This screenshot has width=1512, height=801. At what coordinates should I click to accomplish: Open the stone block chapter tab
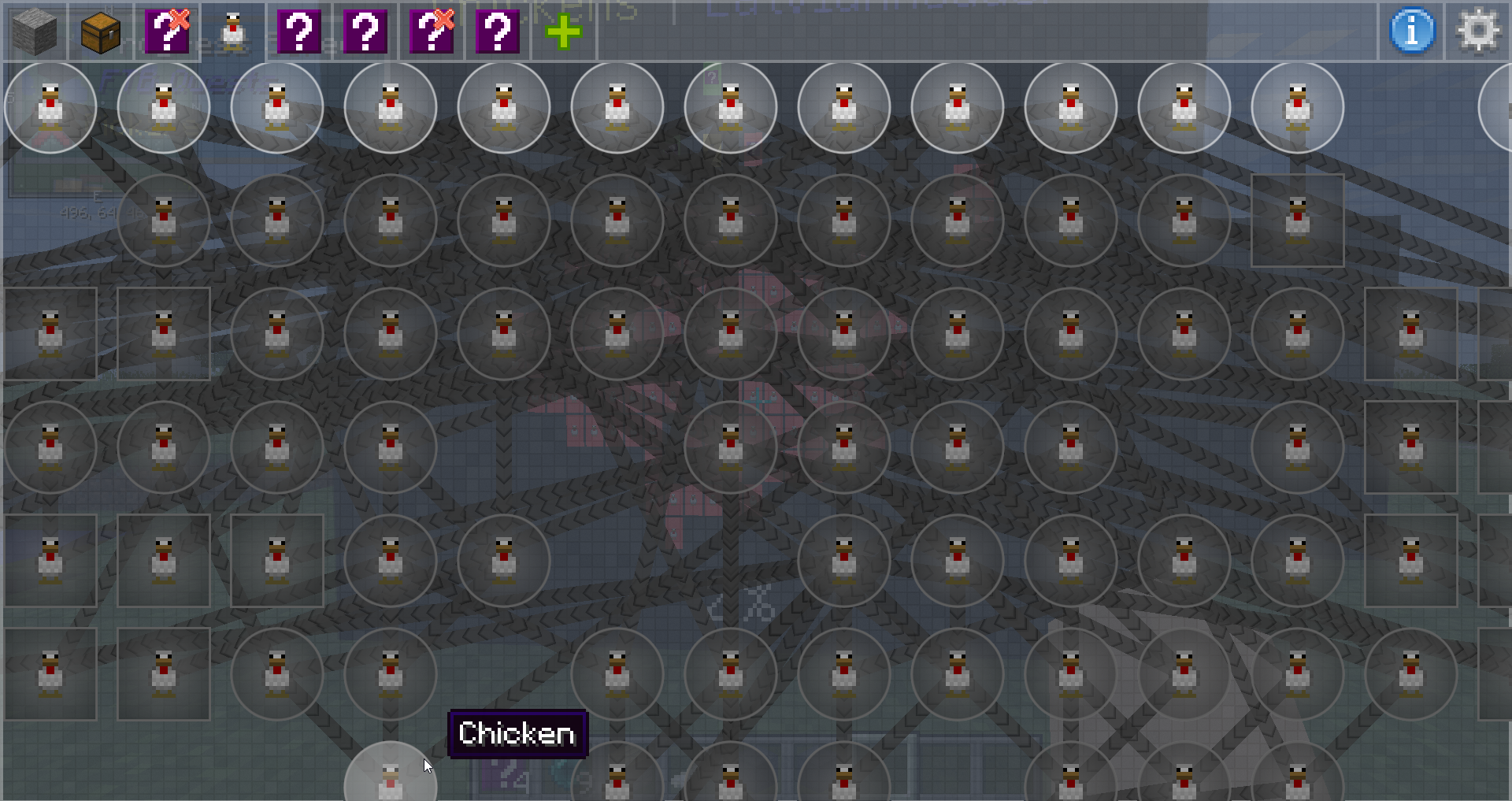click(x=35, y=32)
